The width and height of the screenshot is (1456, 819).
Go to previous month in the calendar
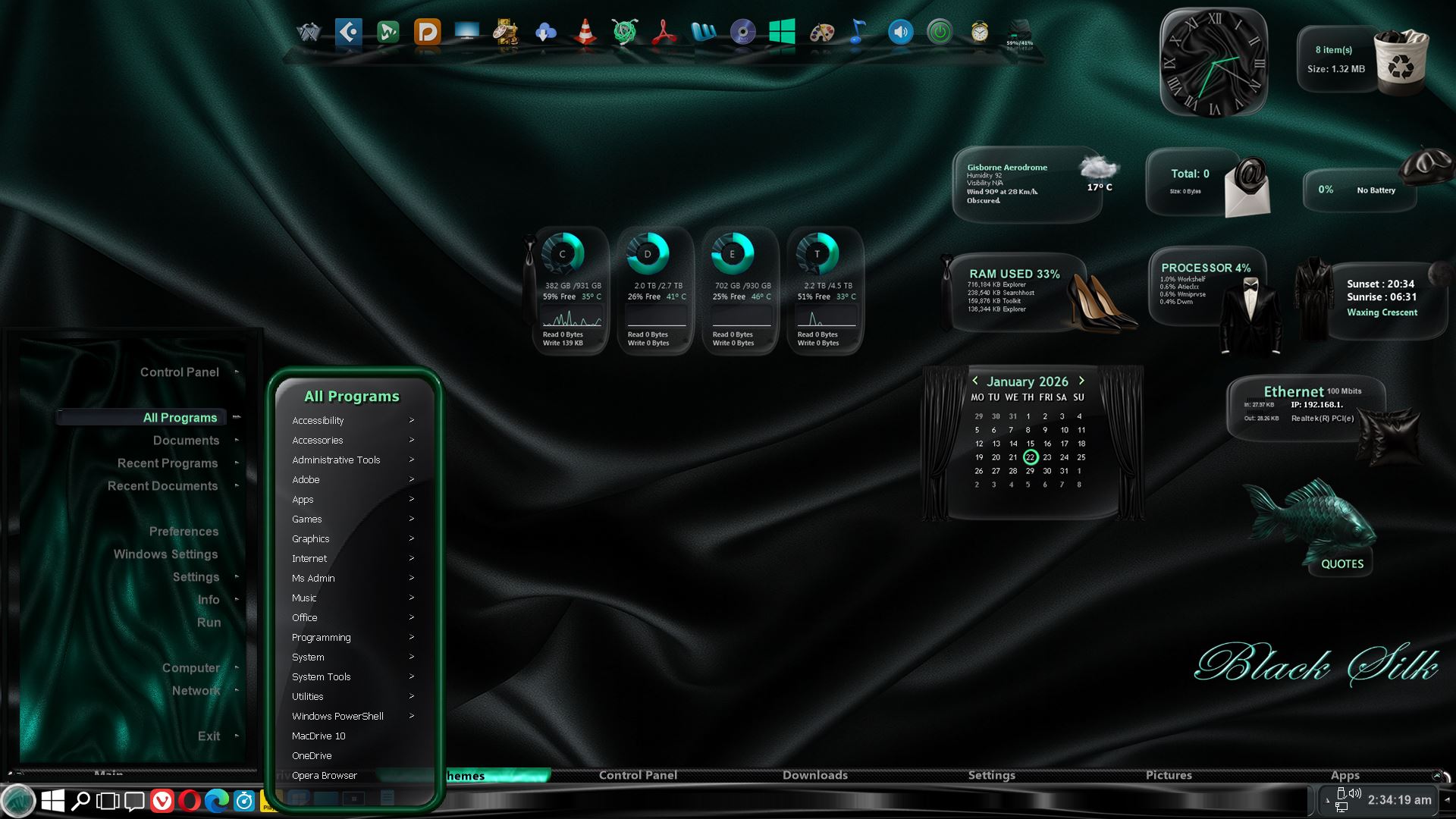[x=975, y=381]
